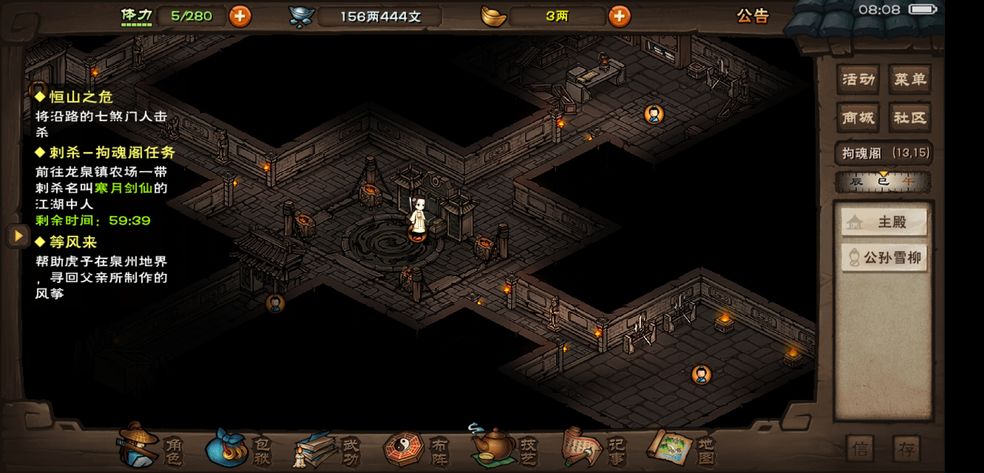The height and width of the screenshot is (473, 984).
Task: Open the 布阵 formation screen
Action: point(420,447)
